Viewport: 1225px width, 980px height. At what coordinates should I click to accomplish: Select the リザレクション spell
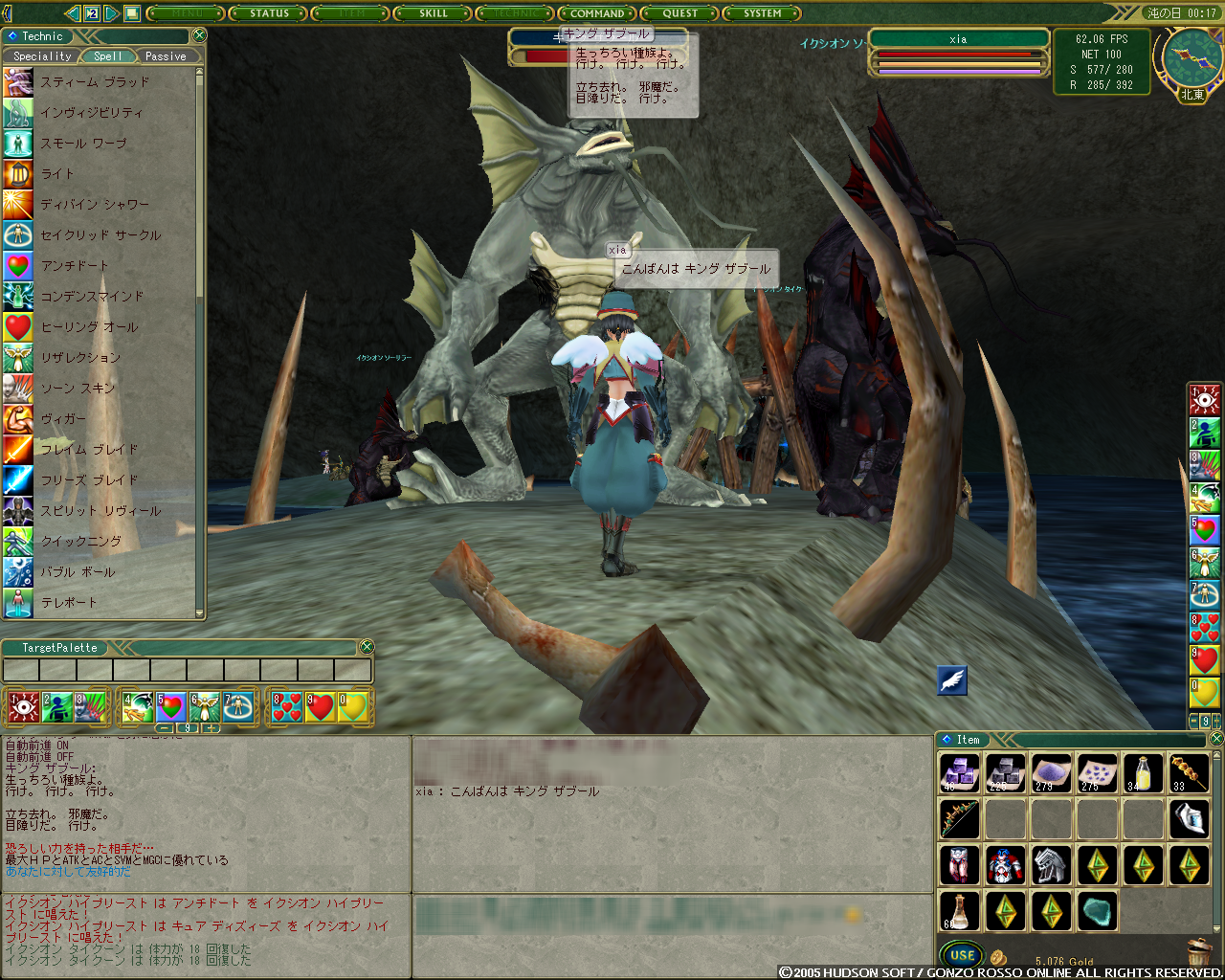[x=81, y=358]
